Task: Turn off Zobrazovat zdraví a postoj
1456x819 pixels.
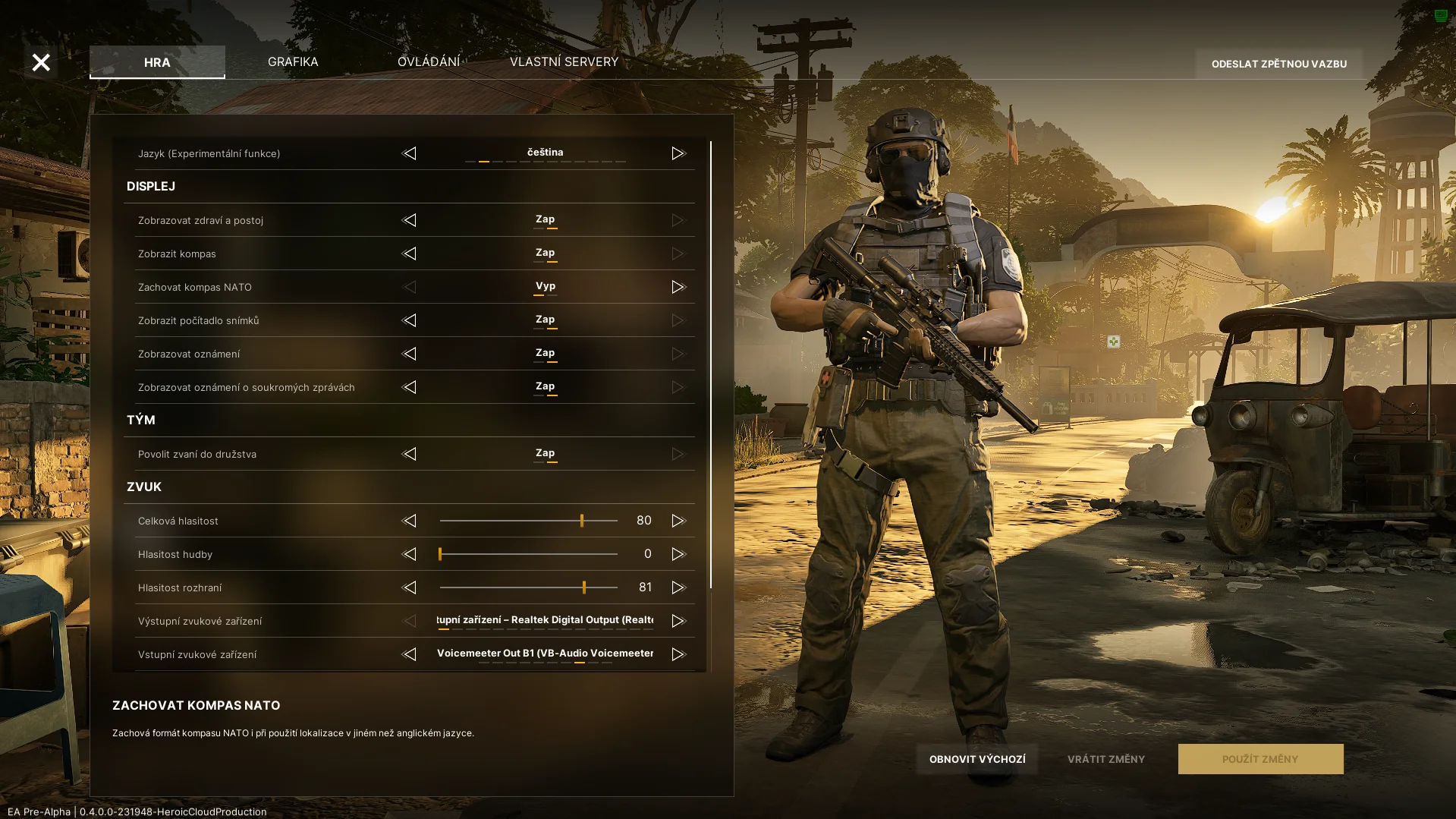Action: pyautogui.click(x=410, y=220)
